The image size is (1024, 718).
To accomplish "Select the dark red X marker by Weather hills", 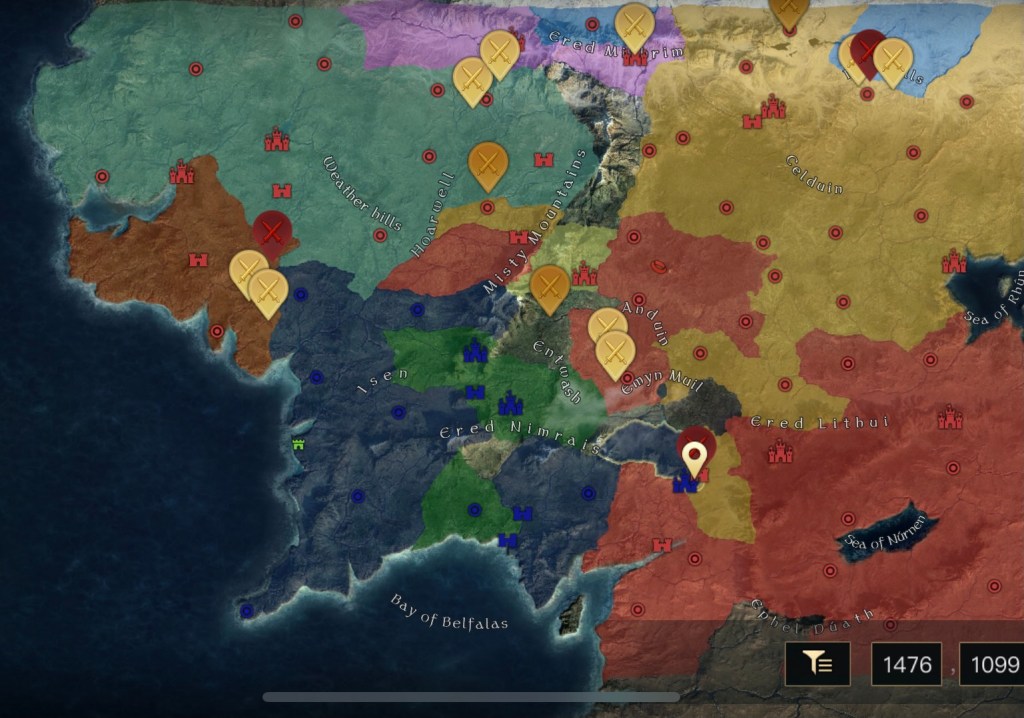I will 270,231.
